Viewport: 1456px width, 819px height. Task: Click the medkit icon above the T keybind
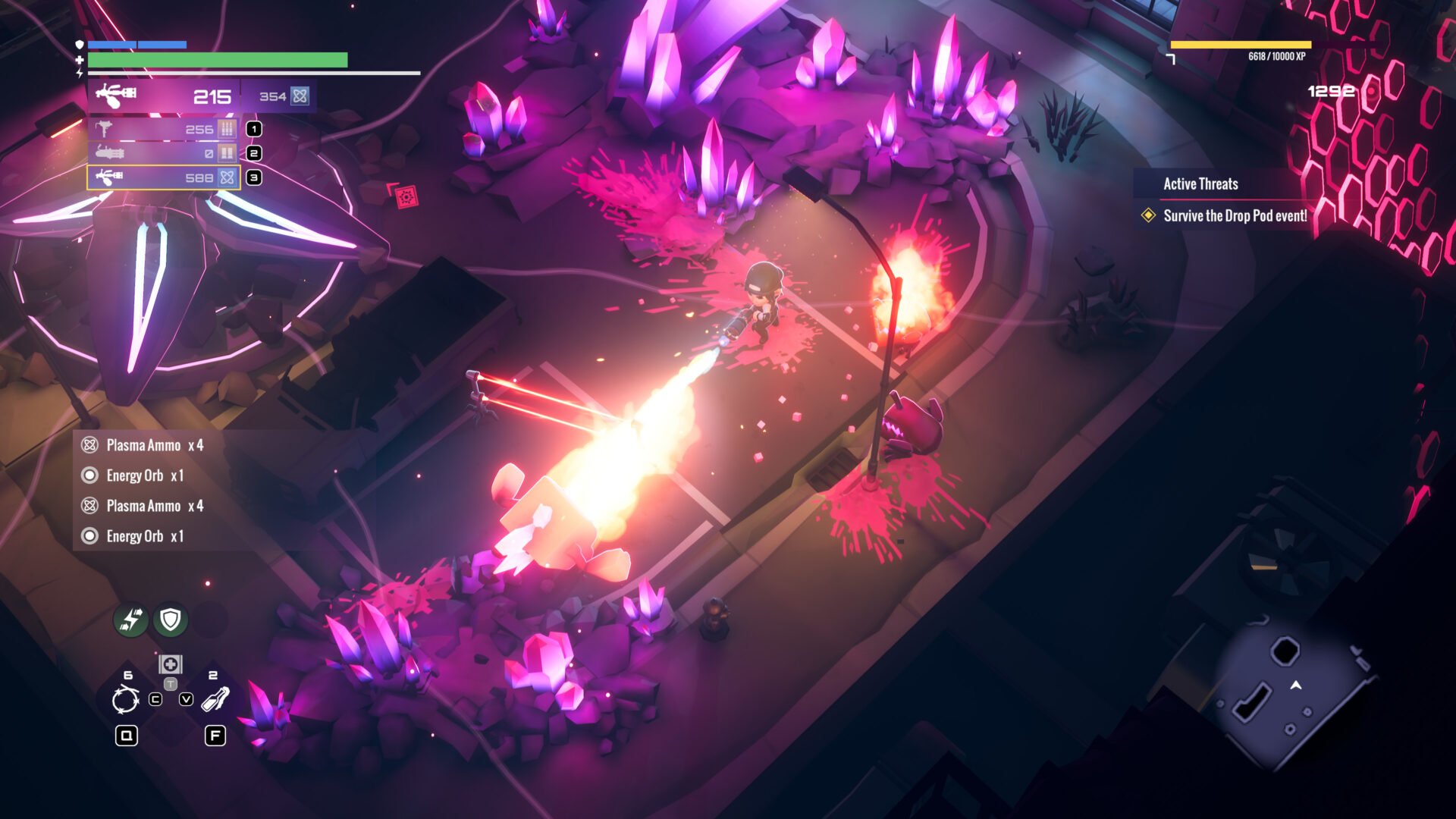pos(171,664)
